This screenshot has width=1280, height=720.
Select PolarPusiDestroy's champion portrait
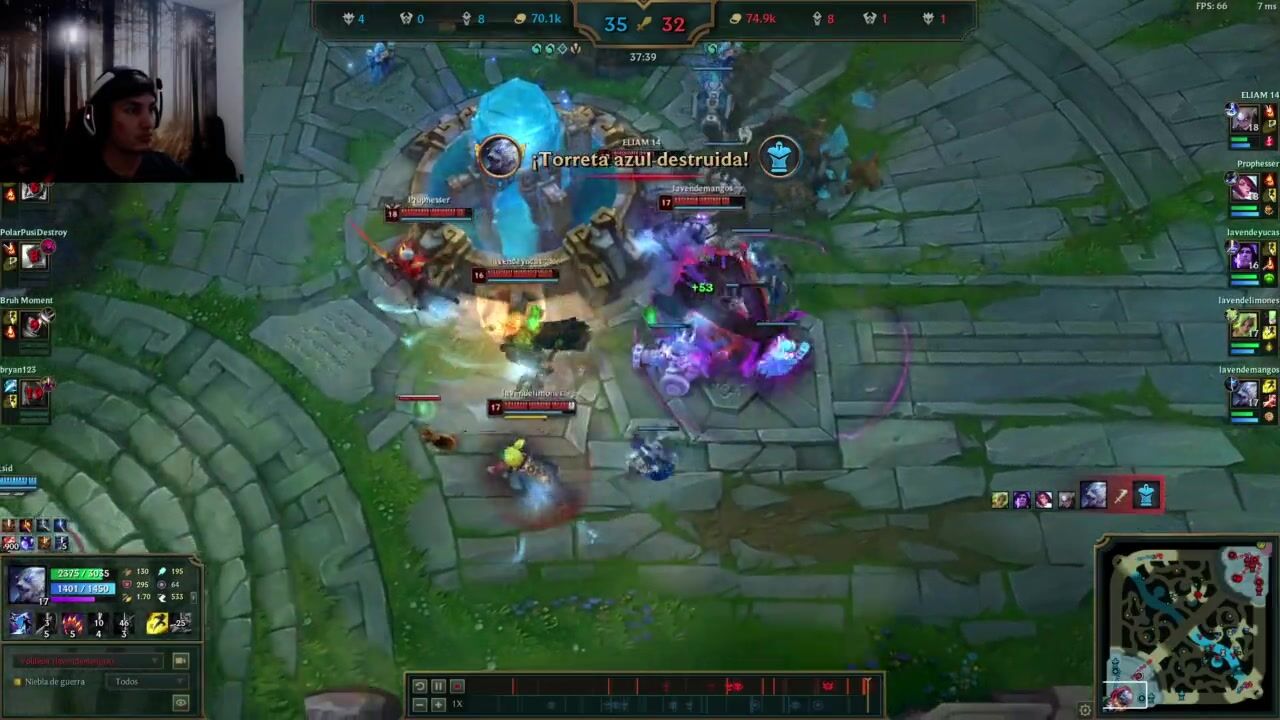(x=35, y=256)
